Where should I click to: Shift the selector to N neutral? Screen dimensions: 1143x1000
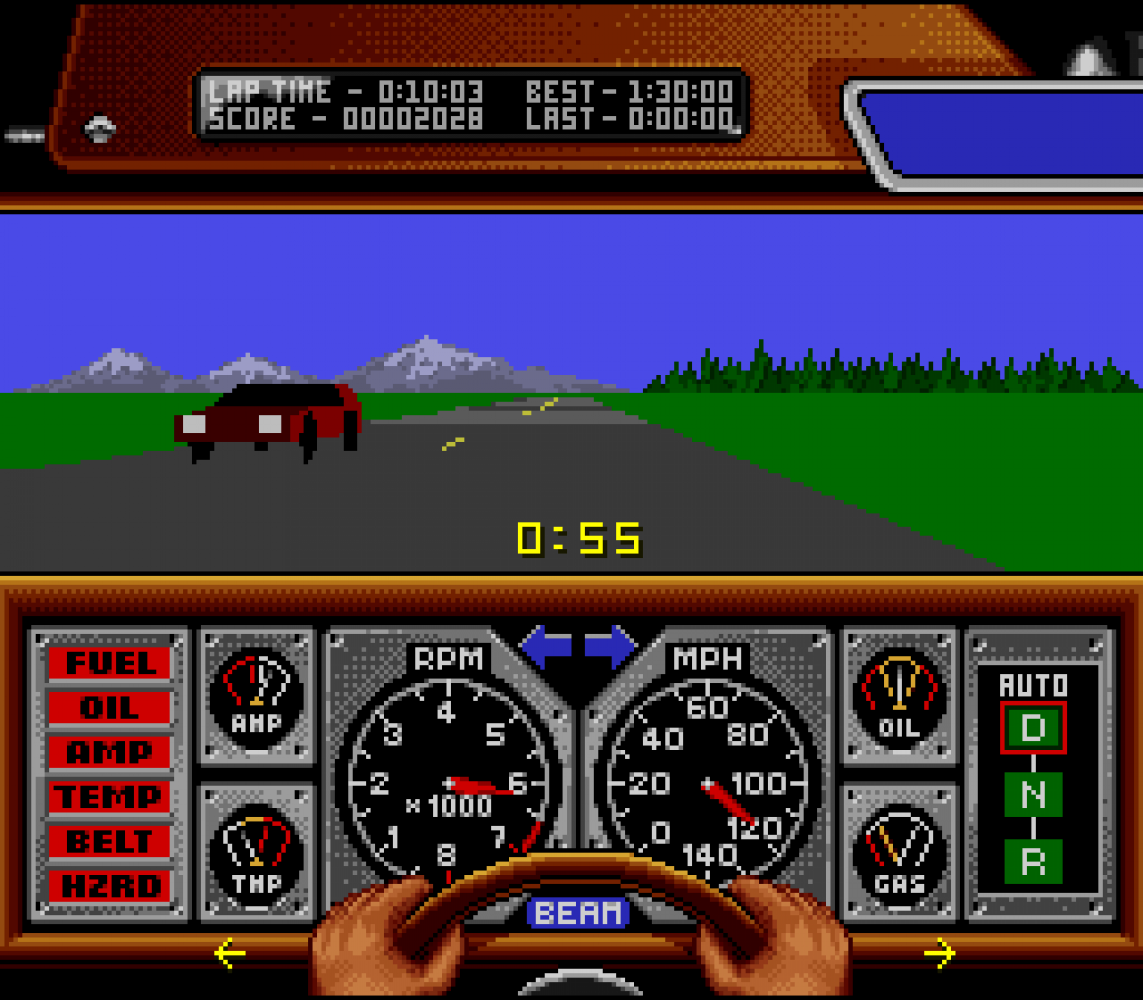click(1033, 794)
